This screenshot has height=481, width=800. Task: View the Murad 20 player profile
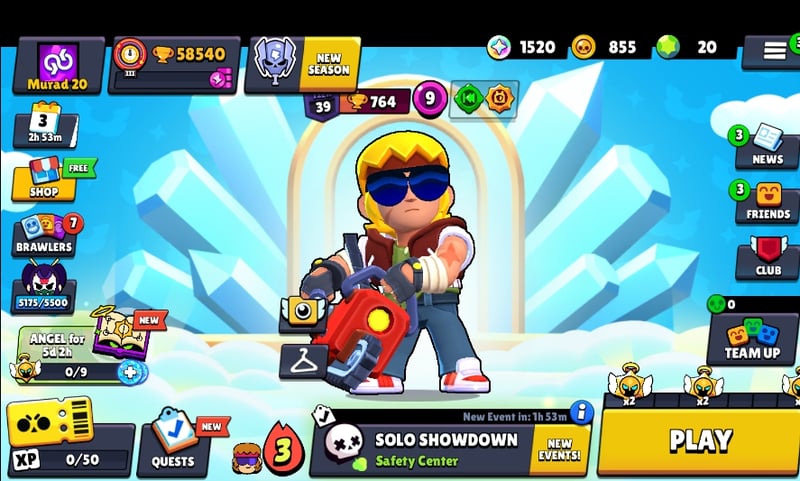pos(58,66)
